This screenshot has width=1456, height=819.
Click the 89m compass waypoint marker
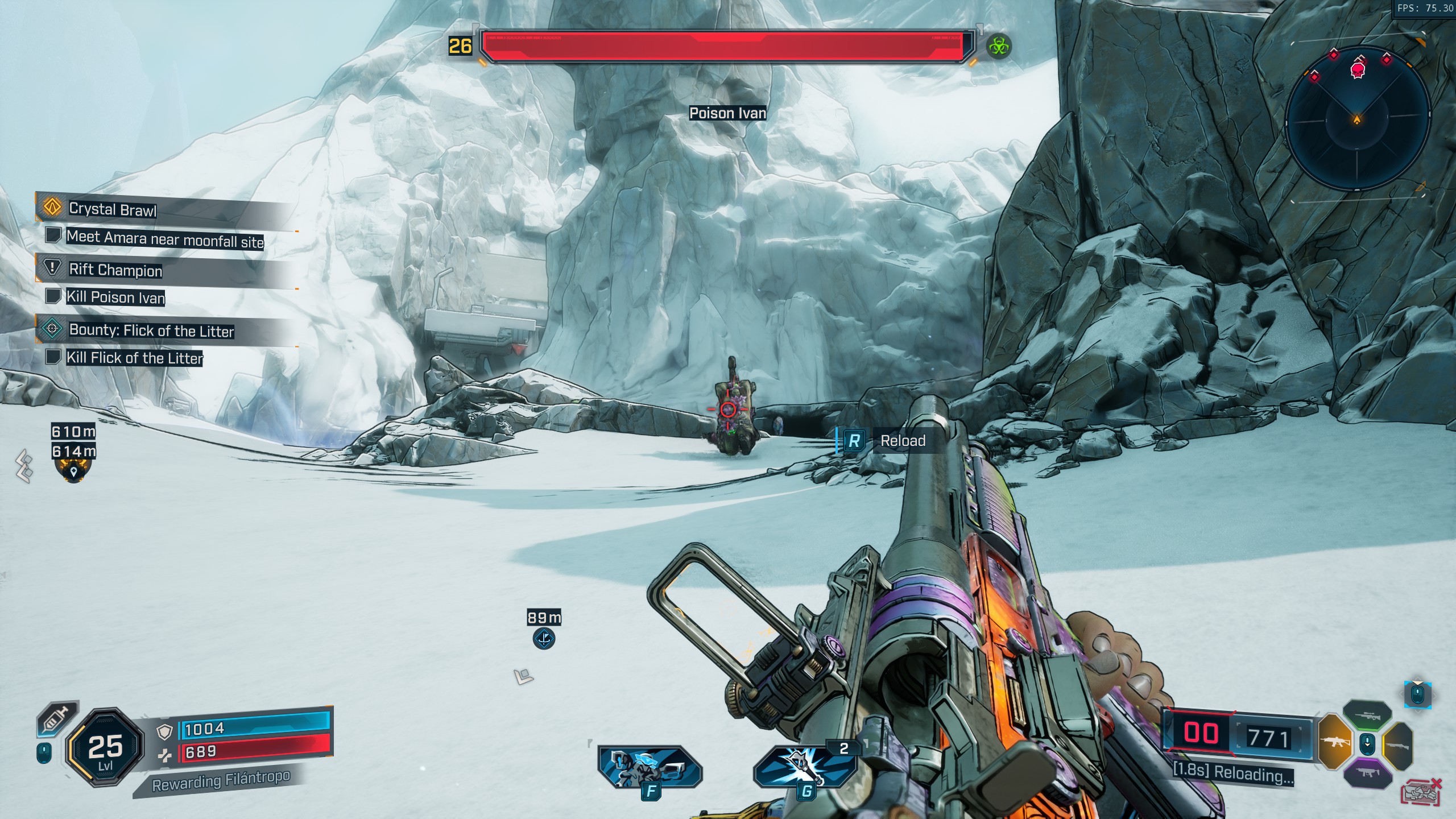[544, 638]
